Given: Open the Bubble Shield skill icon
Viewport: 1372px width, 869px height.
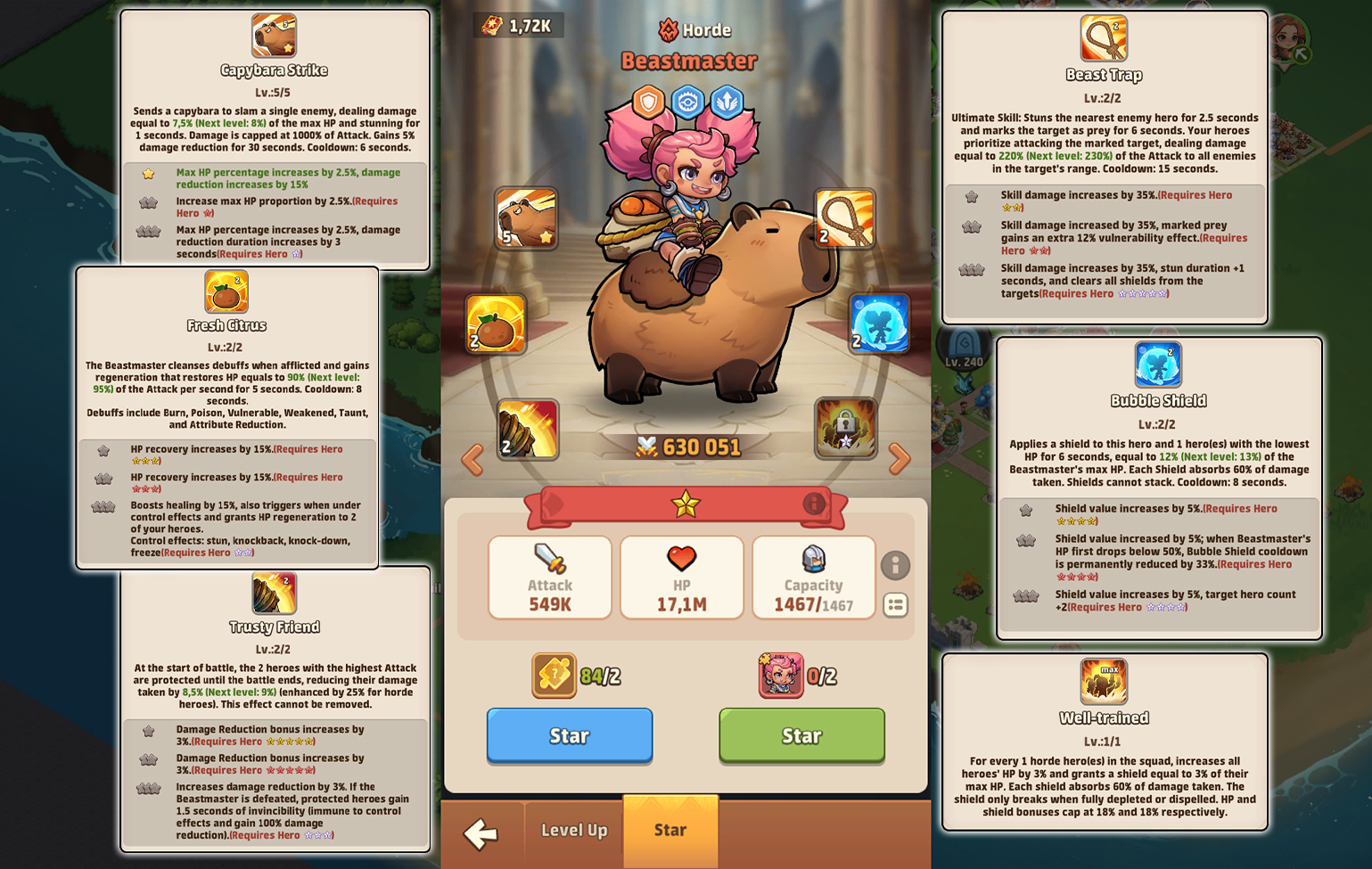Looking at the screenshot, I should tap(877, 324).
